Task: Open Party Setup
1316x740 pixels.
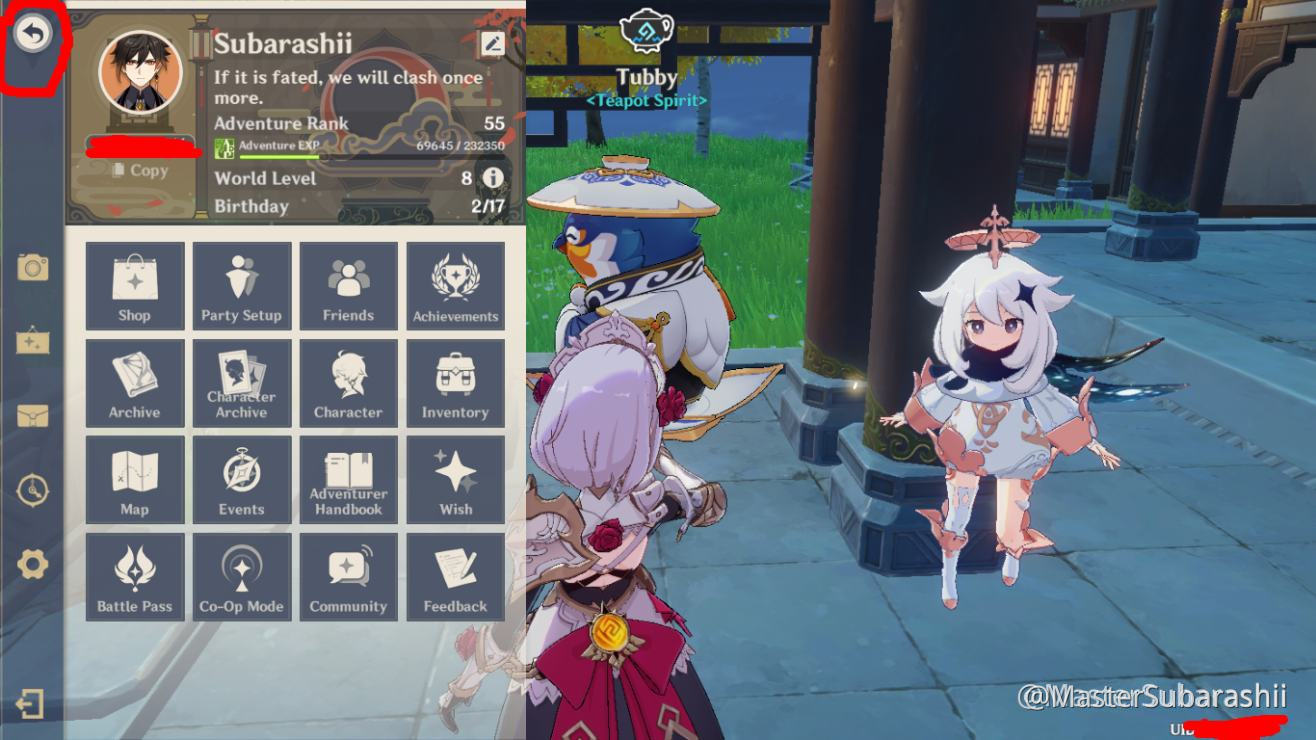Action: tap(241, 285)
